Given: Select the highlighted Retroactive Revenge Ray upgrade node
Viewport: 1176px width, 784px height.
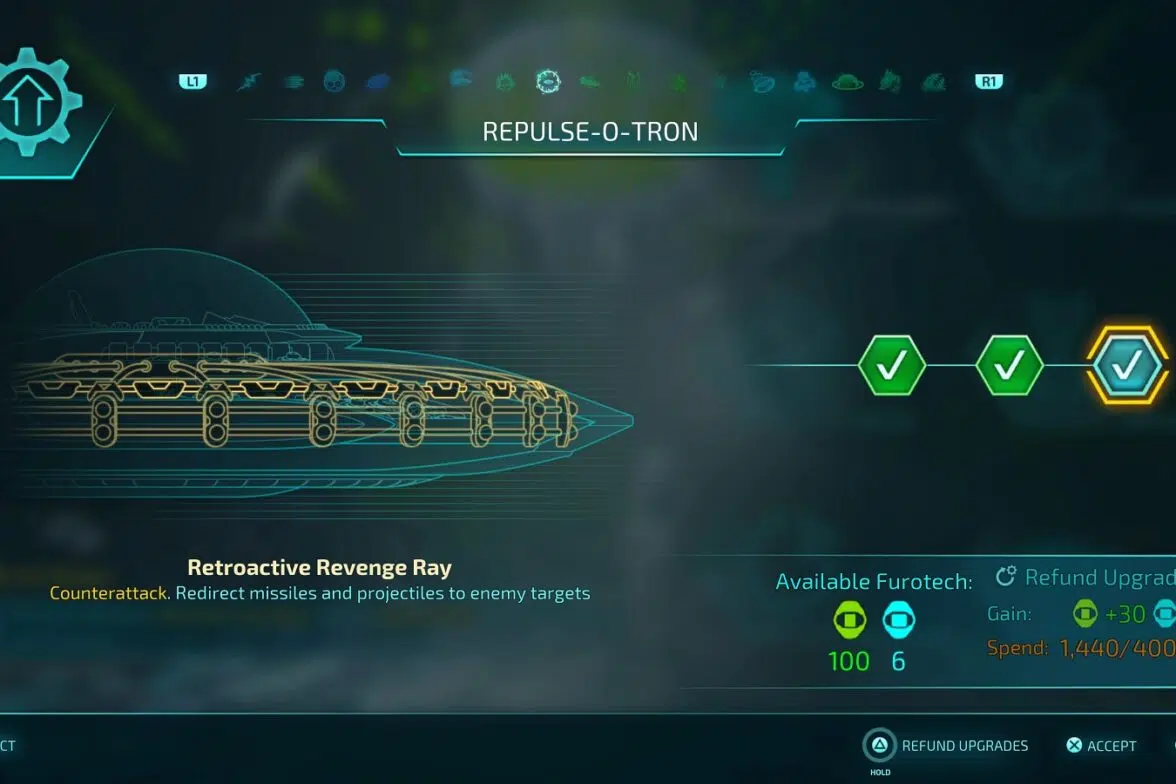Looking at the screenshot, I should 1127,367.
